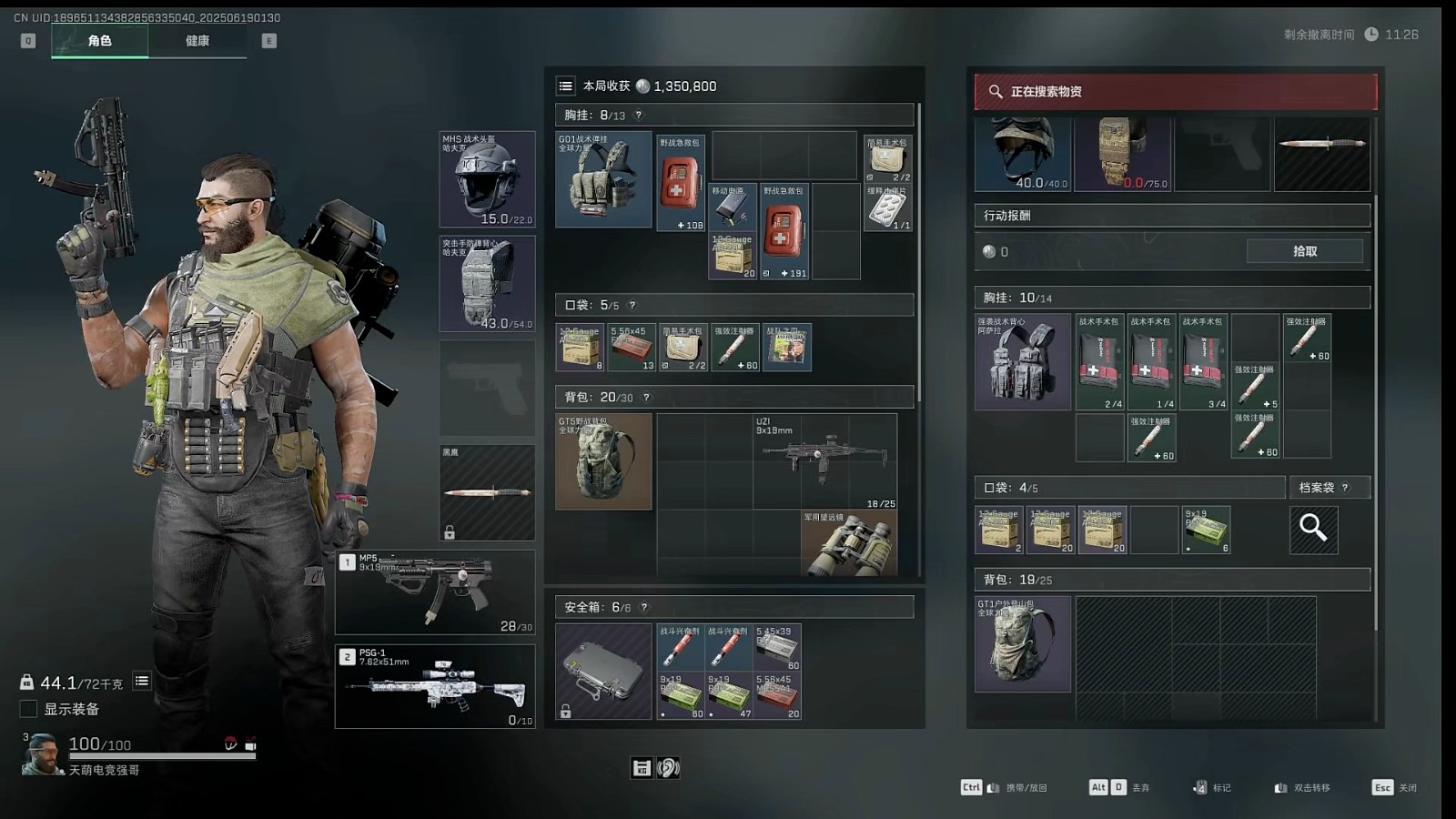Select the equipped body armor with 43.0 durability
Viewport: 1456px width, 819px height.
[487, 284]
